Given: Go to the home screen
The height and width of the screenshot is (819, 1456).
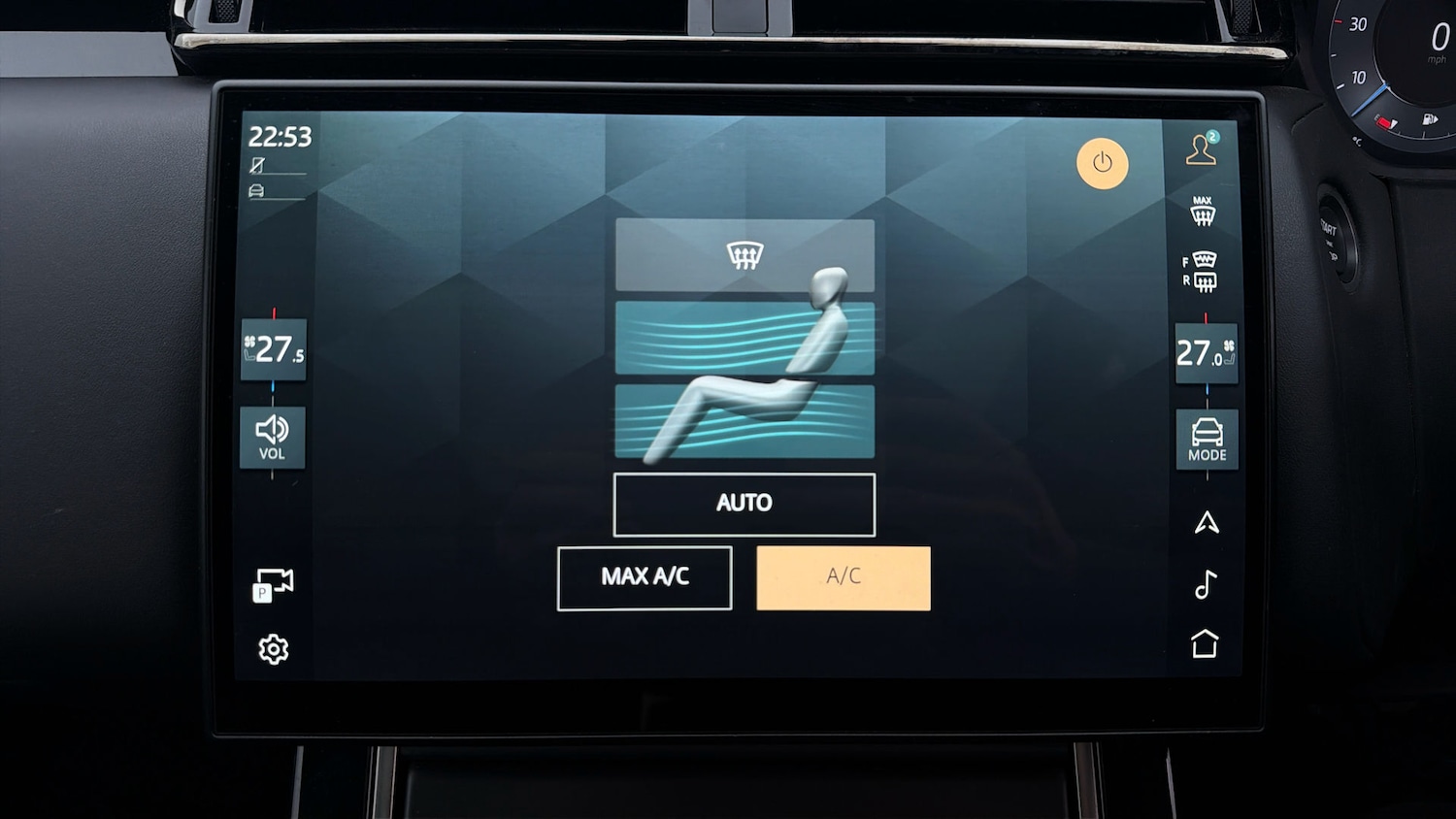Looking at the screenshot, I should [x=1205, y=643].
